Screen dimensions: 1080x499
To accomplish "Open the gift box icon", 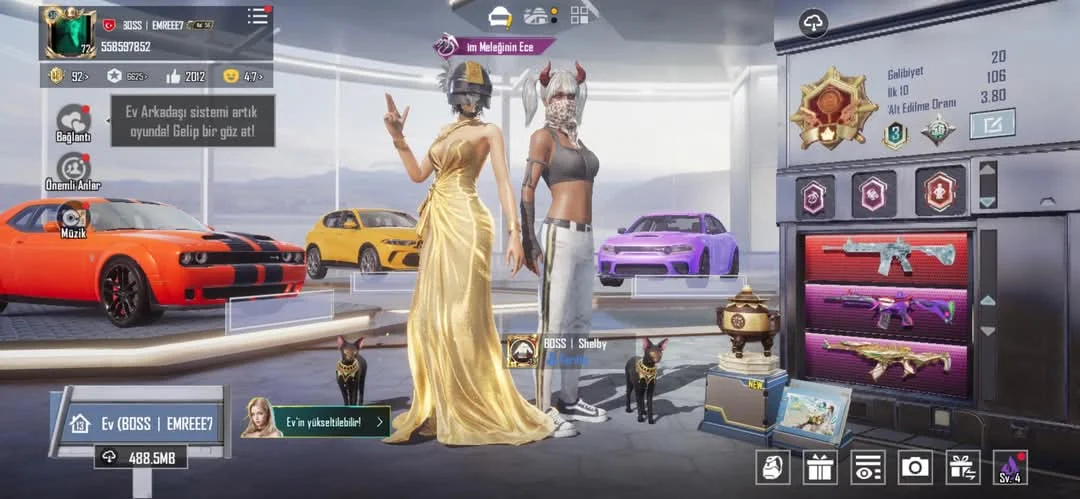I will [819, 466].
